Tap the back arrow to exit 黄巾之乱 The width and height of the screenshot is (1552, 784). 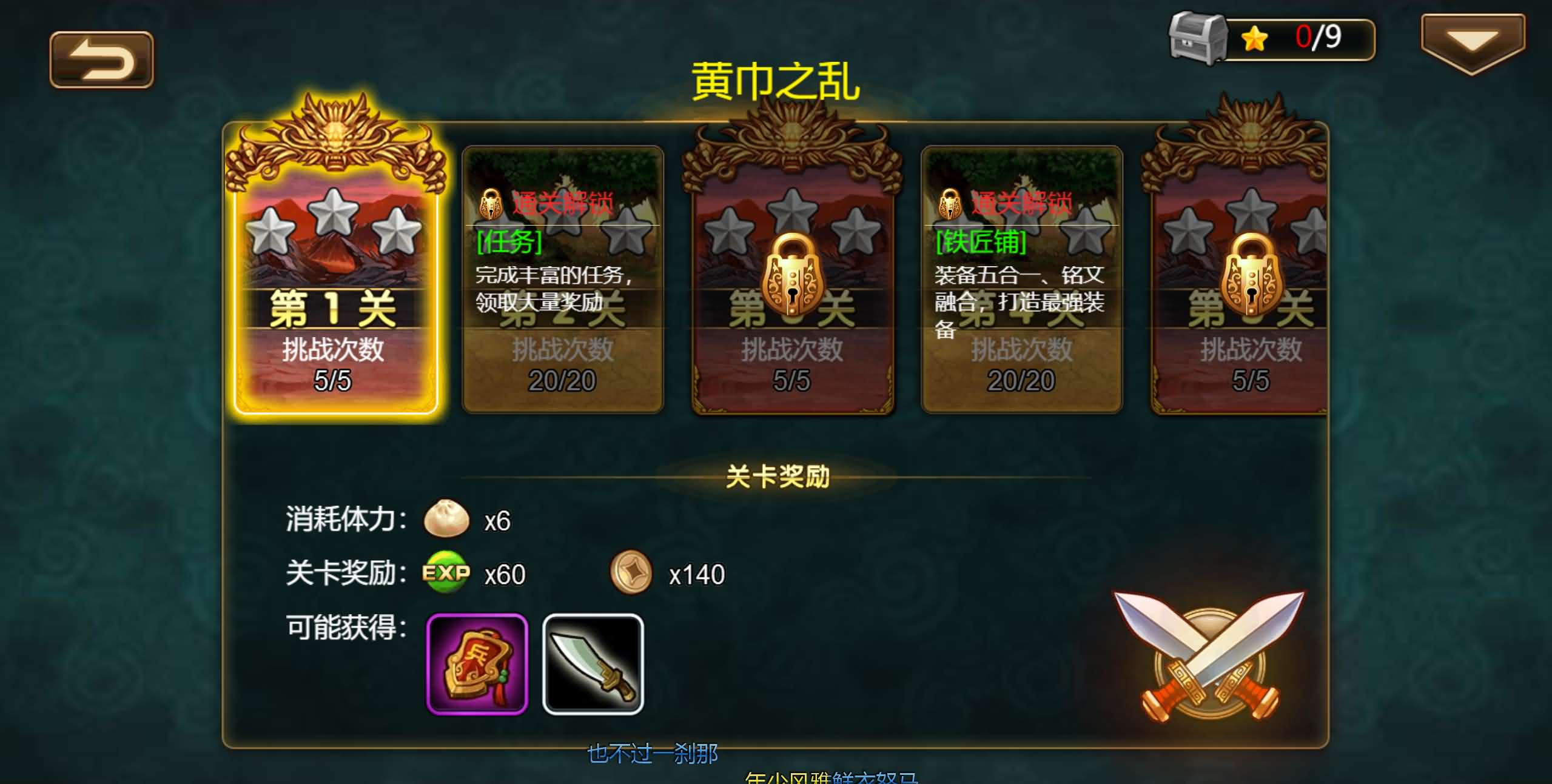pyautogui.click(x=101, y=61)
